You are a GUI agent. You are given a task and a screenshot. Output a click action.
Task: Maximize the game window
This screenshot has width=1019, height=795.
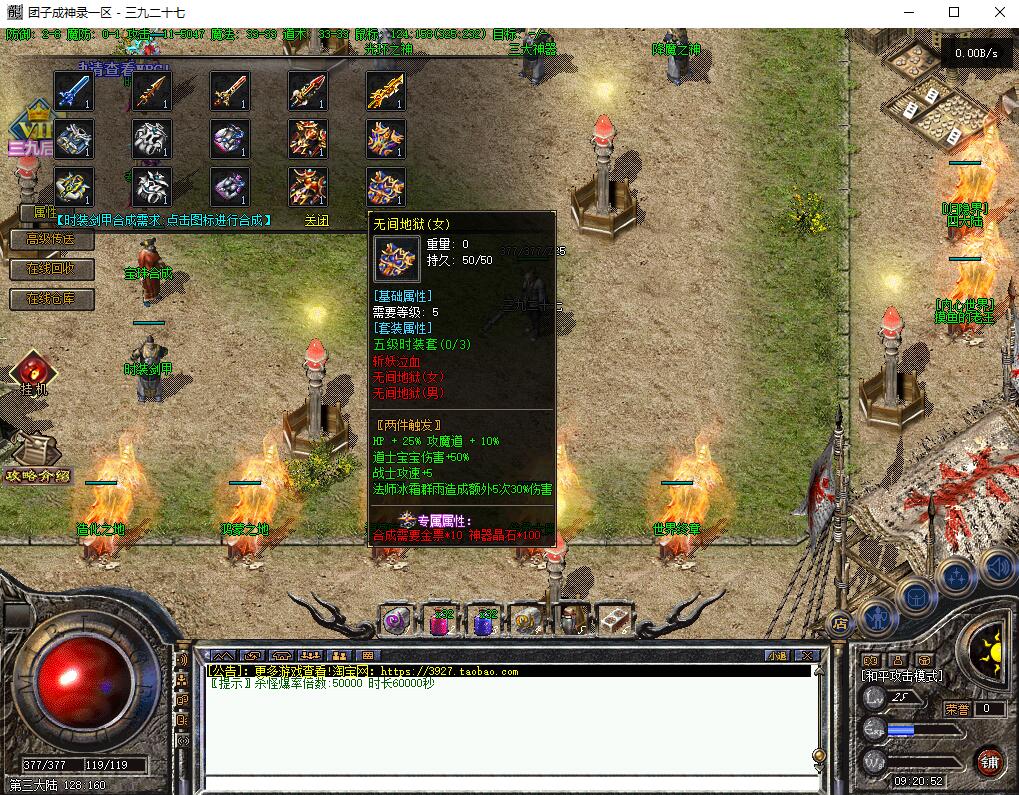[x=953, y=12]
